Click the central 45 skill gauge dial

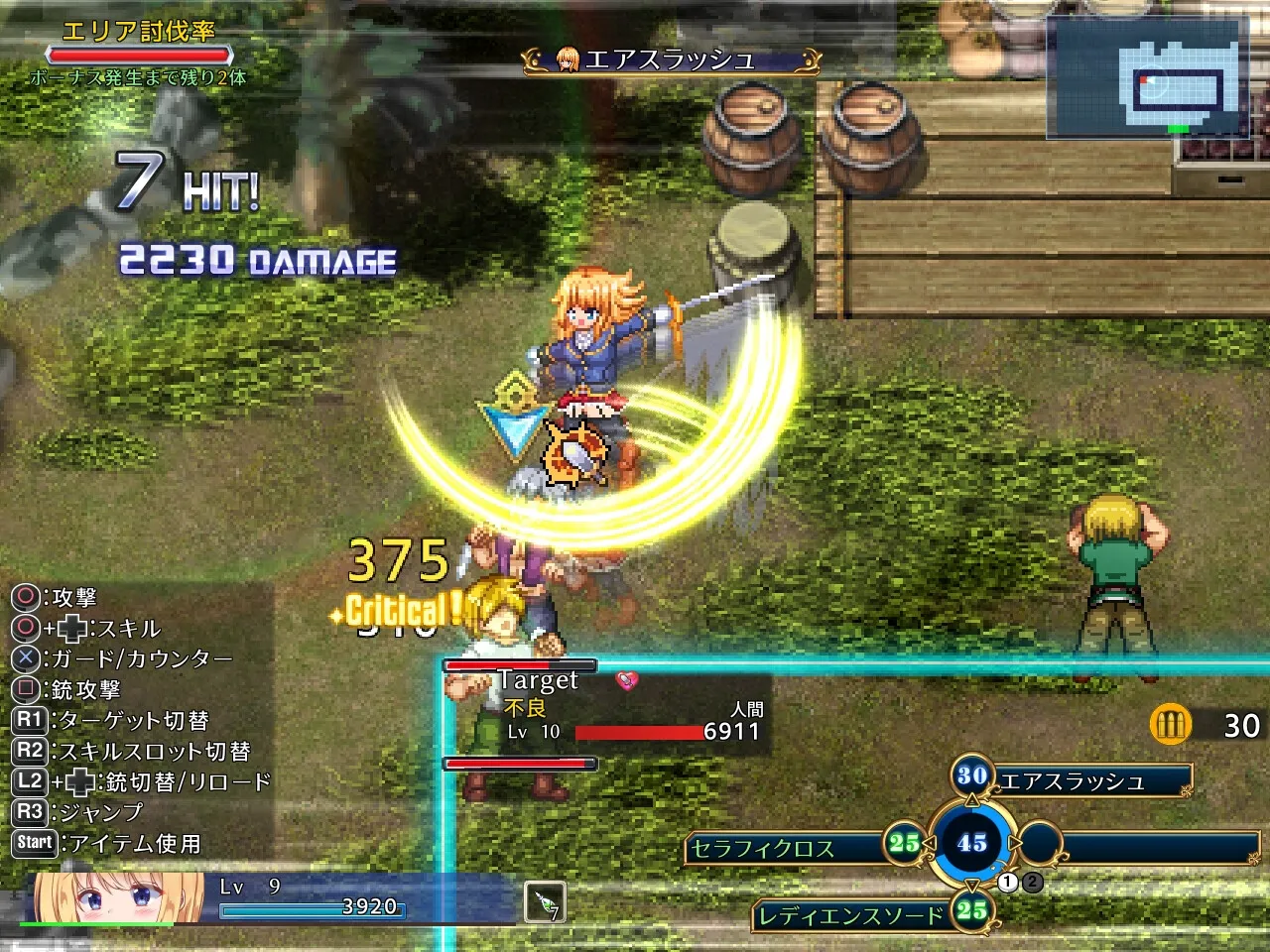(971, 843)
